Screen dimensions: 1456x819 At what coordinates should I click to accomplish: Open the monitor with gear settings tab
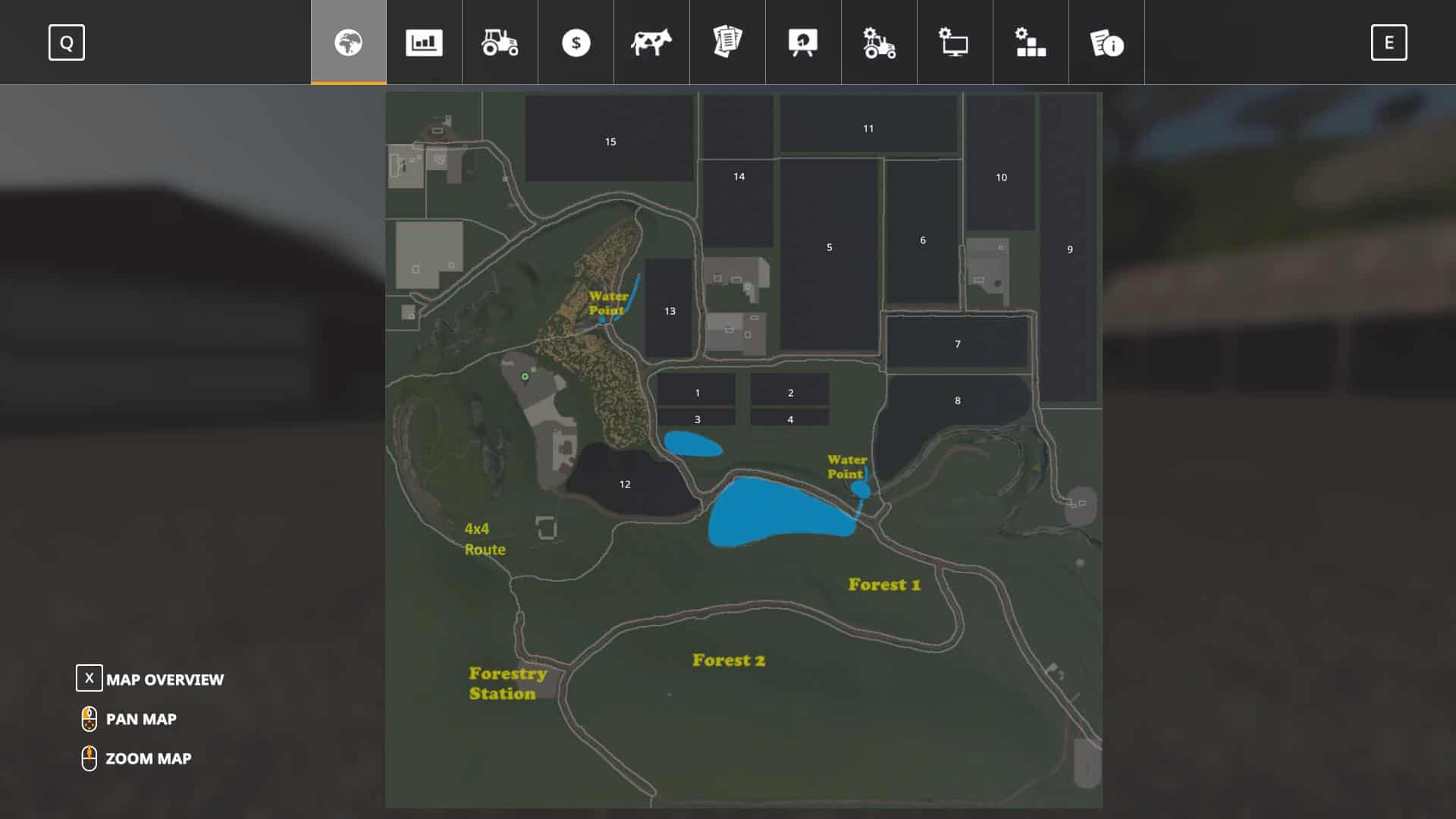point(955,42)
